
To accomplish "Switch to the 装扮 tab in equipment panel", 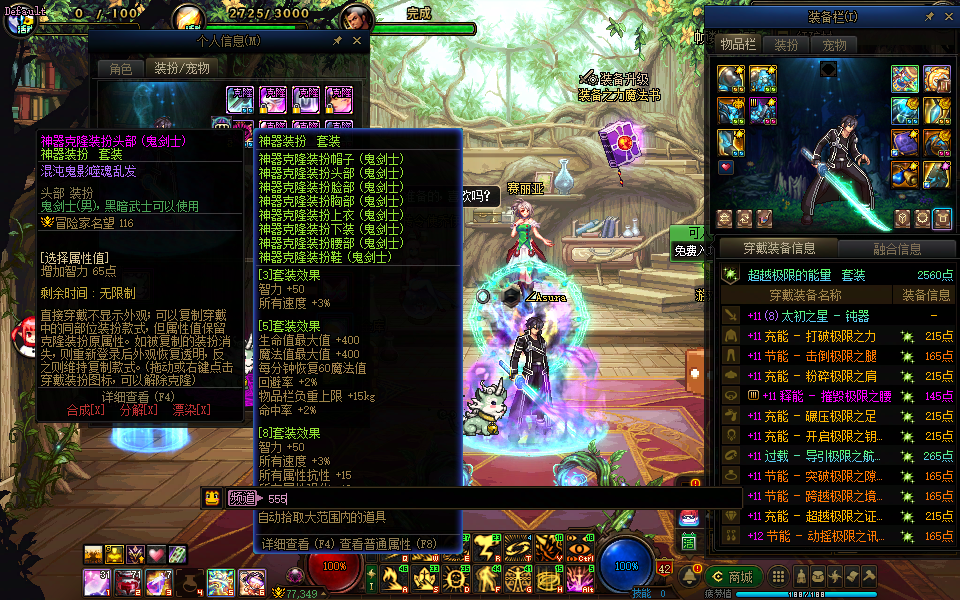I will pyautogui.click(x=787, y=45).
